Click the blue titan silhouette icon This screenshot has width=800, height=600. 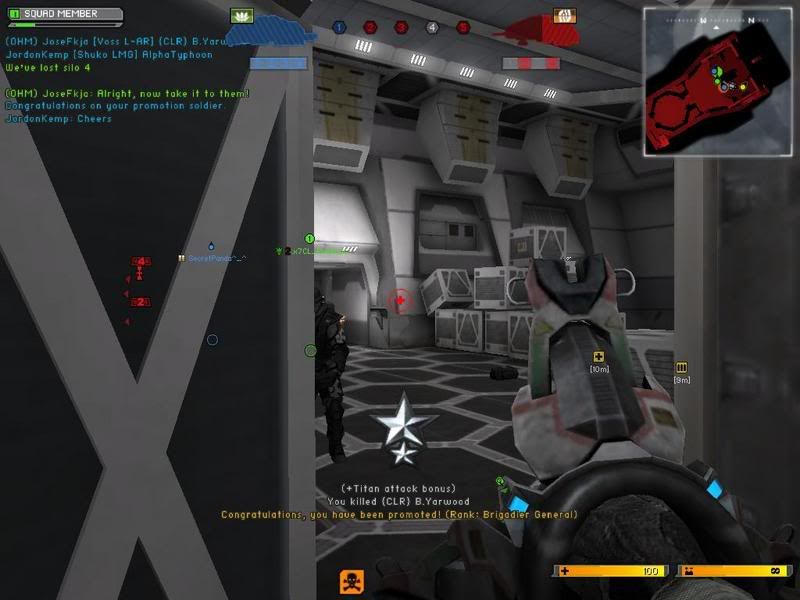[x=268, y=36]
